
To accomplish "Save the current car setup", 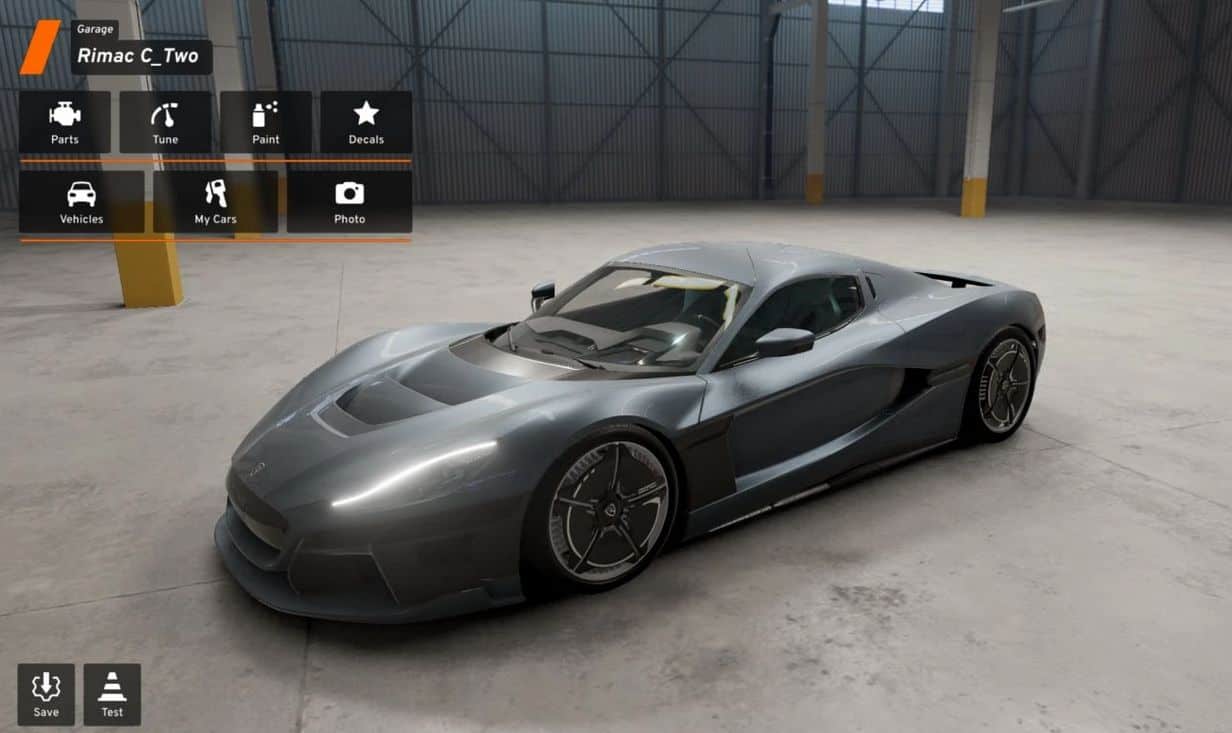I will coord(46,694).
